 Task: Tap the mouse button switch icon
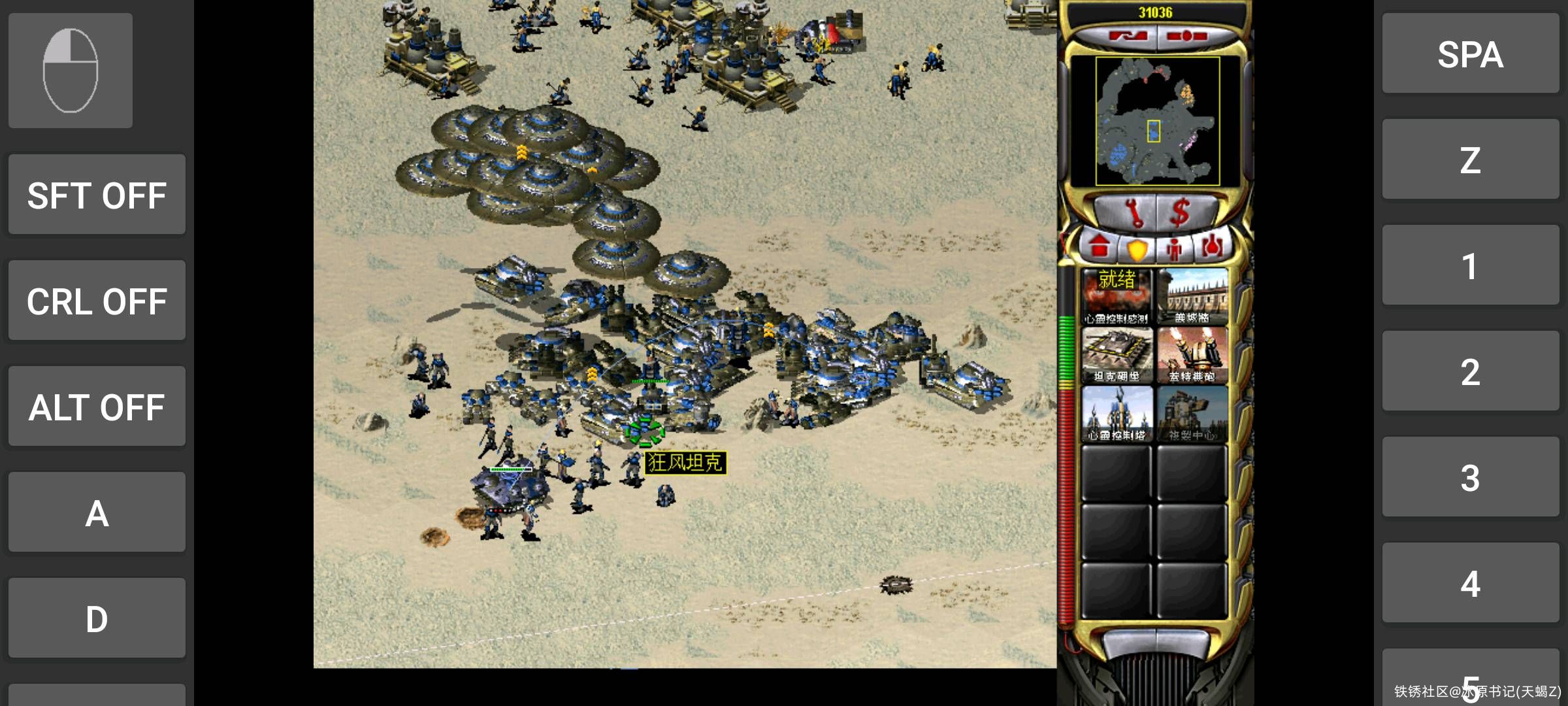tap(71, 70)
